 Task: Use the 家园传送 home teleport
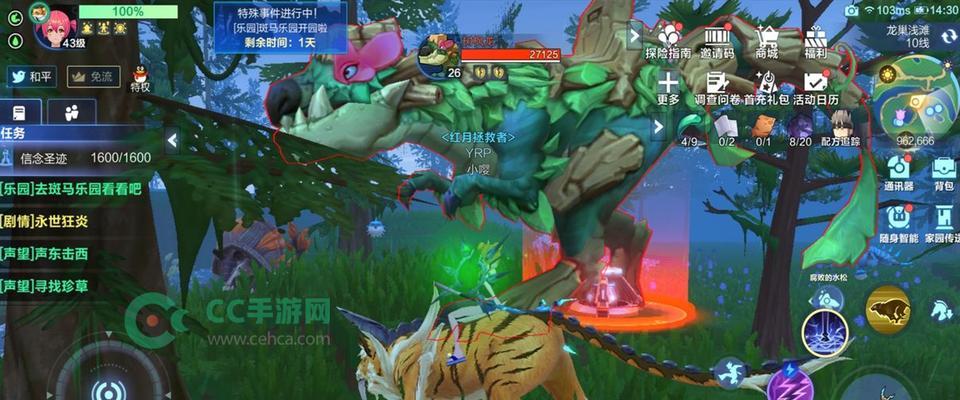click(x=943, y=221)
